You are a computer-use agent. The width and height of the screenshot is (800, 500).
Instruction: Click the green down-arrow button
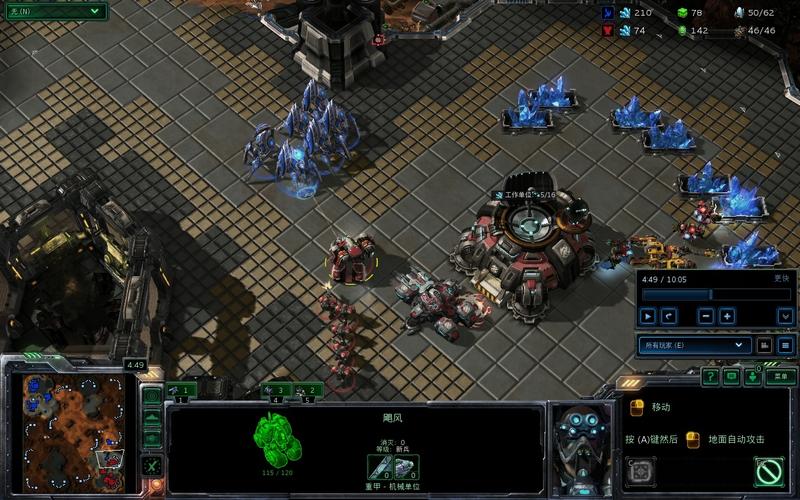[753, 377]
